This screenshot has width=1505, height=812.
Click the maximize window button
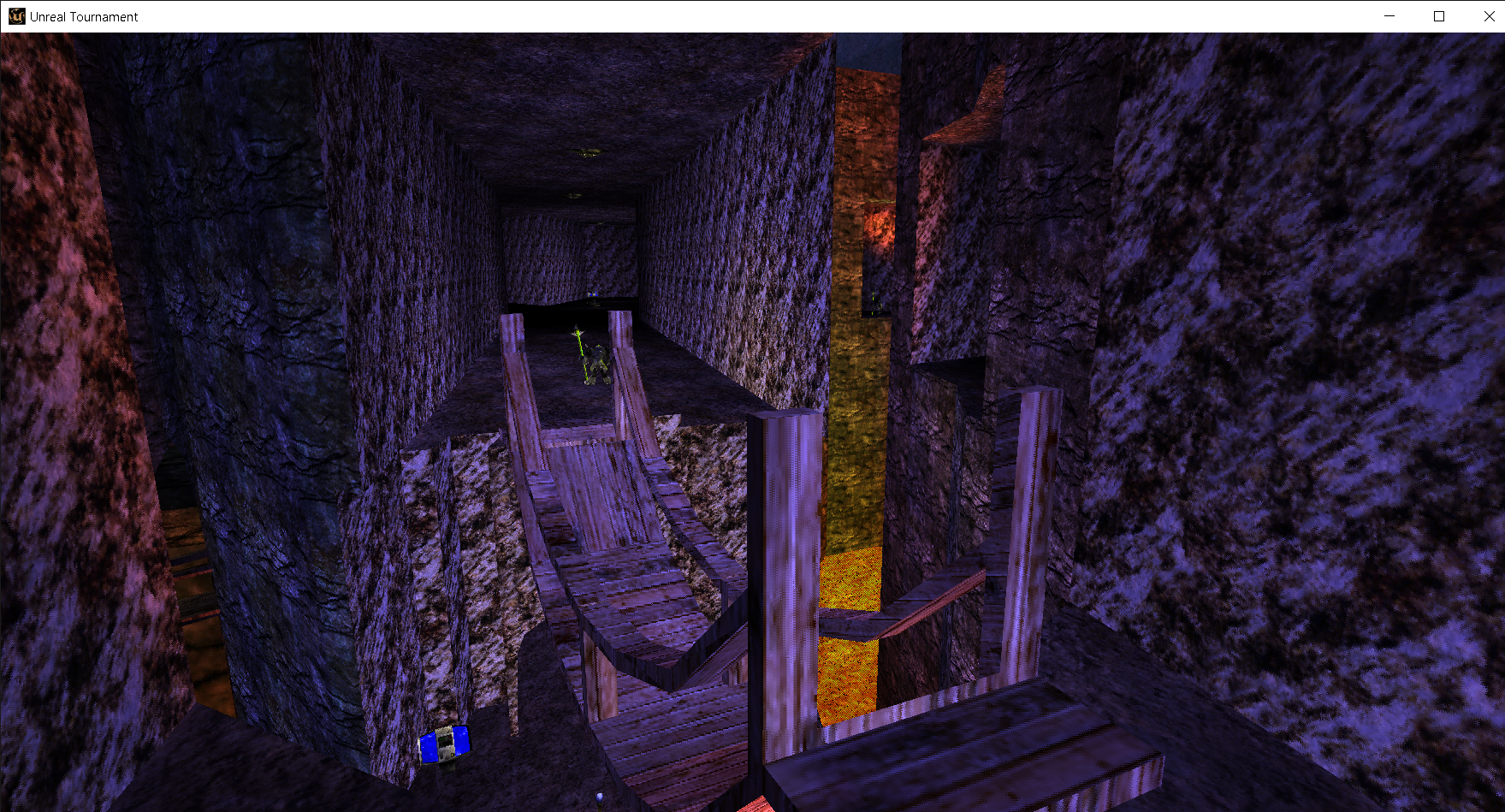pos(1438,15)
